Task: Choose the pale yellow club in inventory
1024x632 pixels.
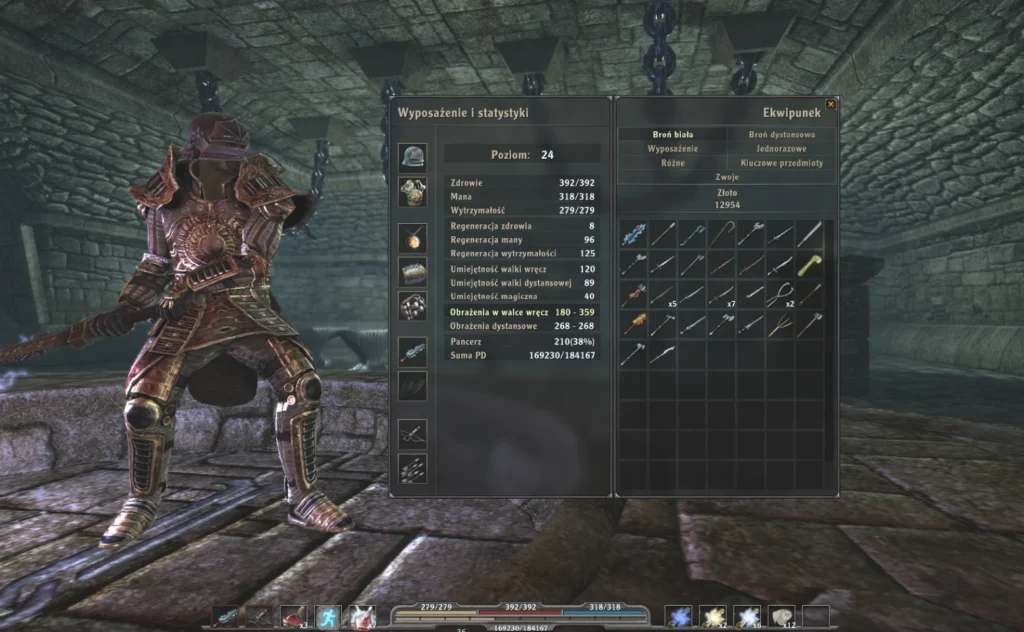Action: point(809,265)
